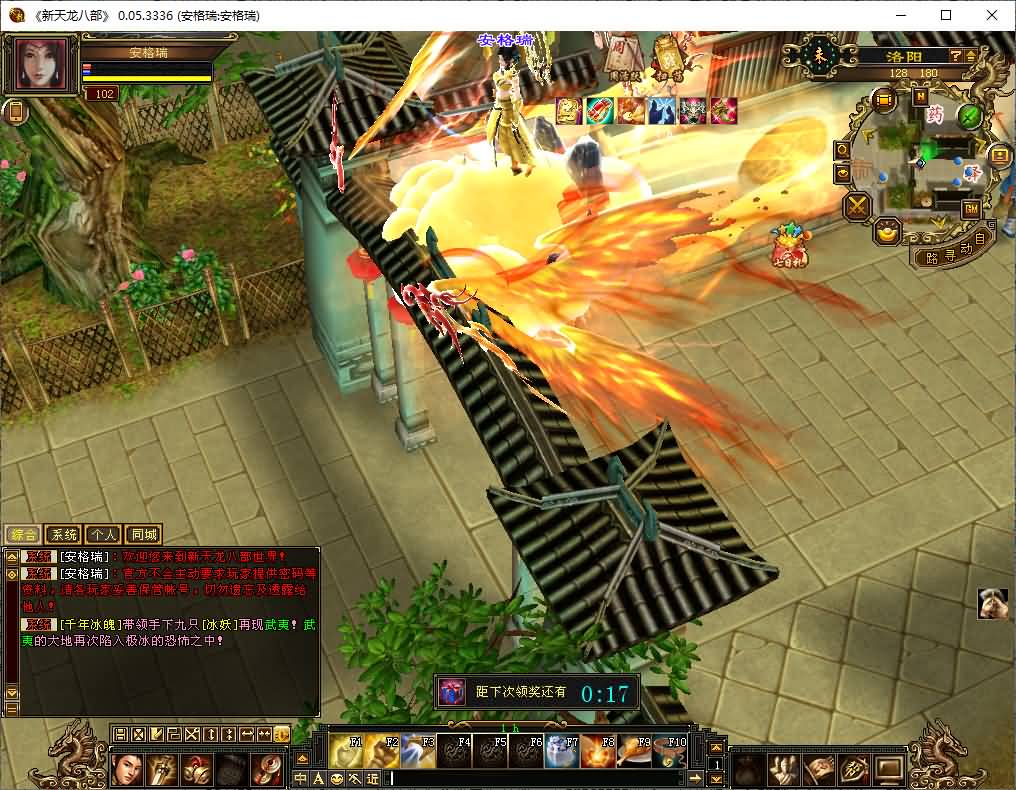This screenshot has height=790, width=1016.
Task: Click the GM button on the minimap
Action: (970, 209)
